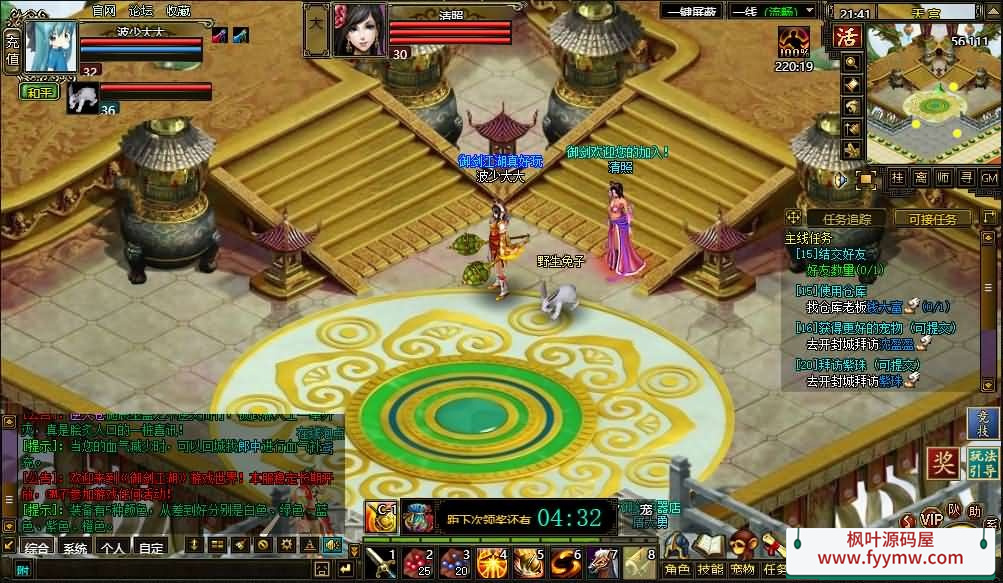
Task: Open the 玩法引导 gameplay guide button
Action: tap(982, 462)
